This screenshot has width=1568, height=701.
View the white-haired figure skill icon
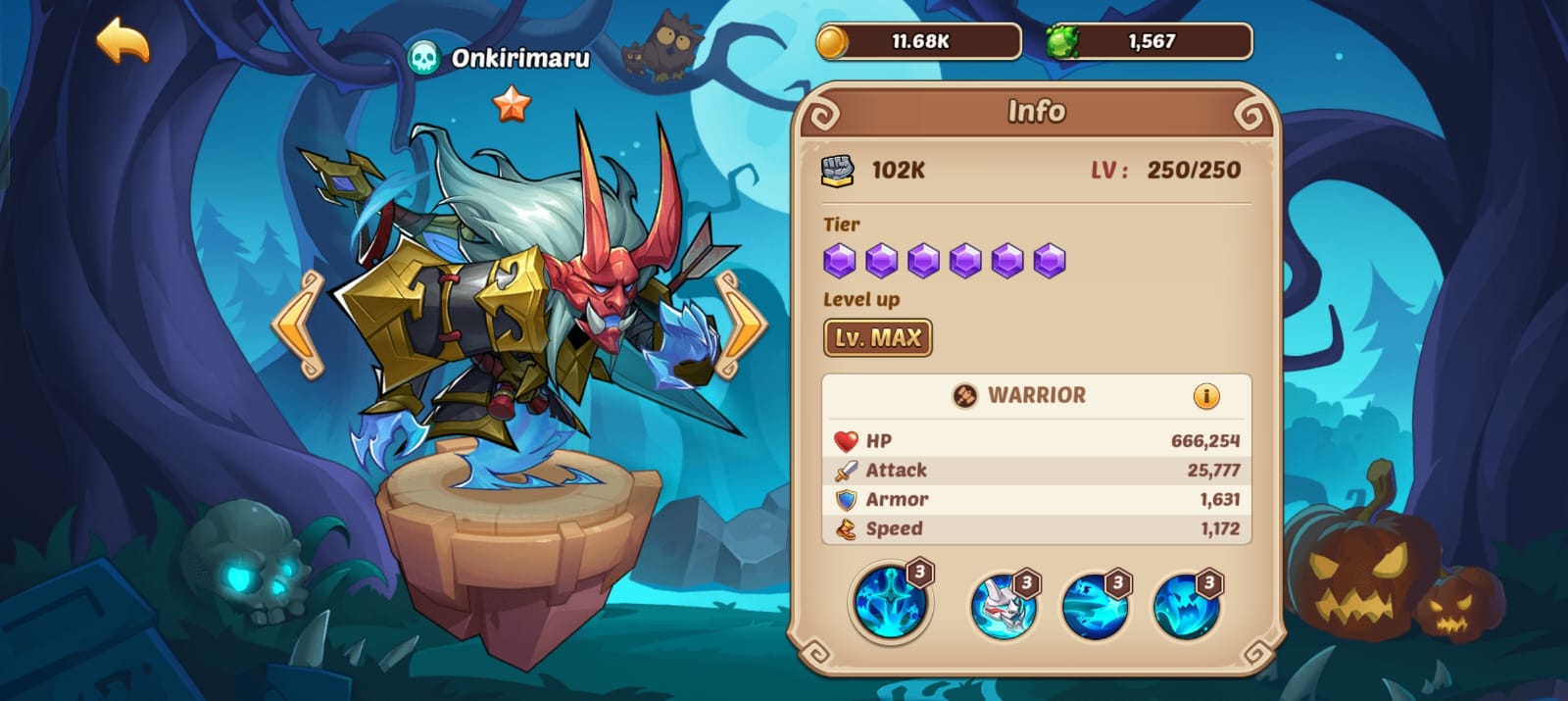[1002, 606]
